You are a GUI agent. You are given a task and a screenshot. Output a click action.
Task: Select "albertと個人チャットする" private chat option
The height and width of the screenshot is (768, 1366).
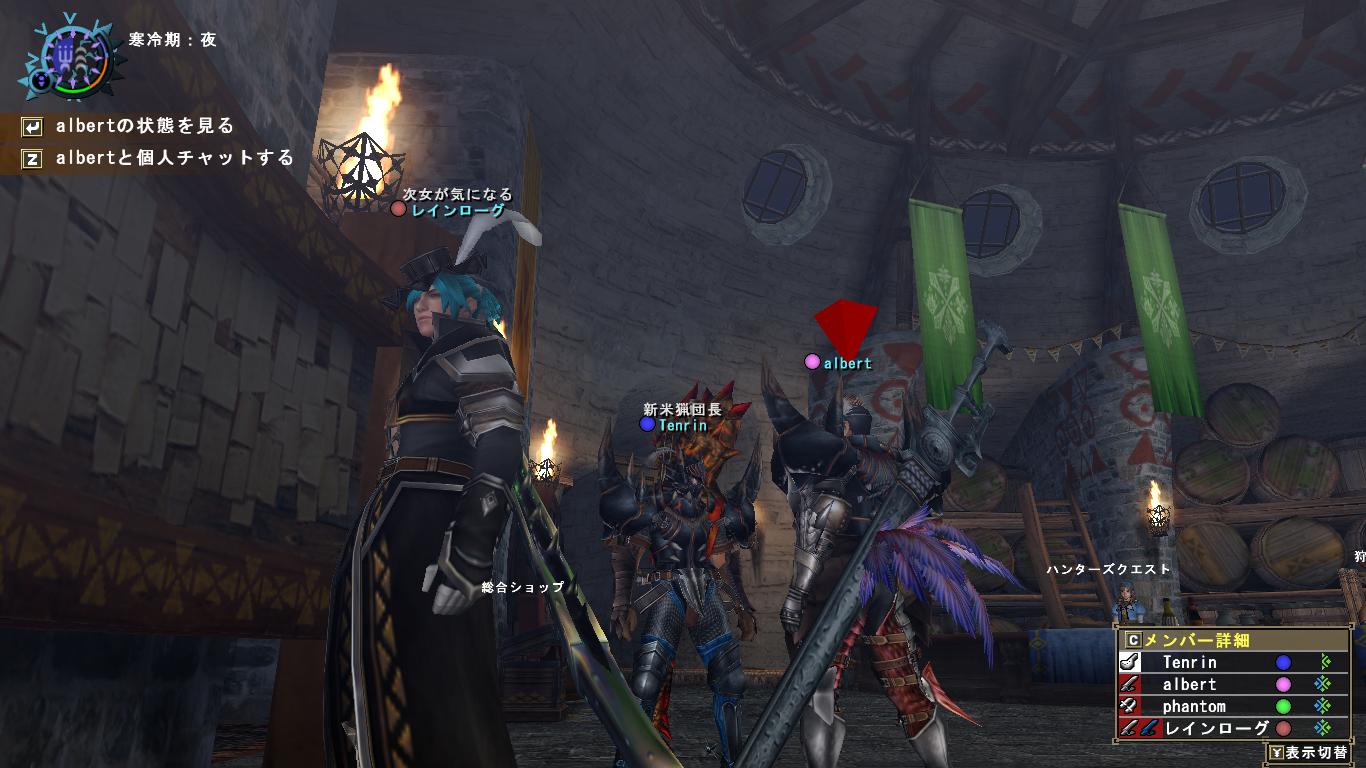click(x=174, y=158)
